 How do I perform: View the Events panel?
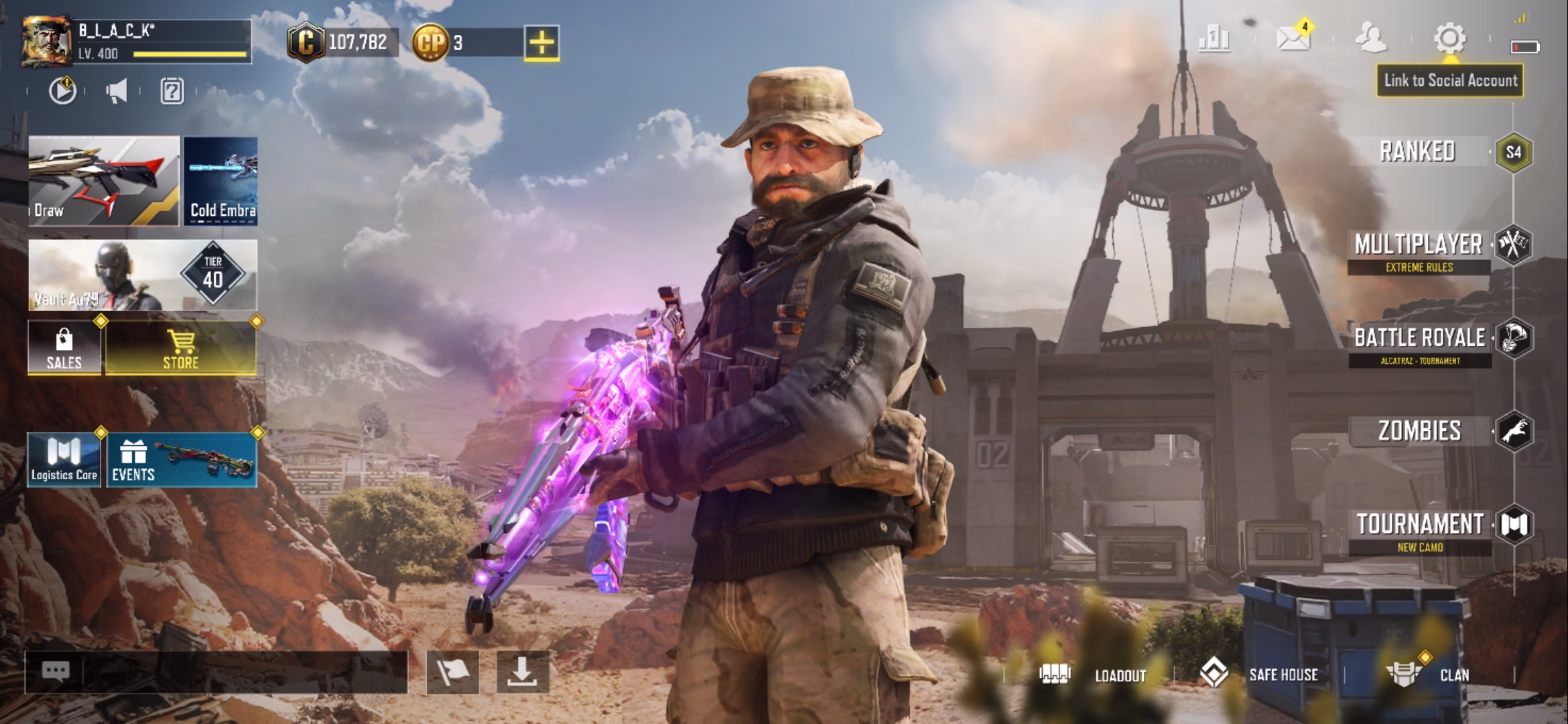181,460
